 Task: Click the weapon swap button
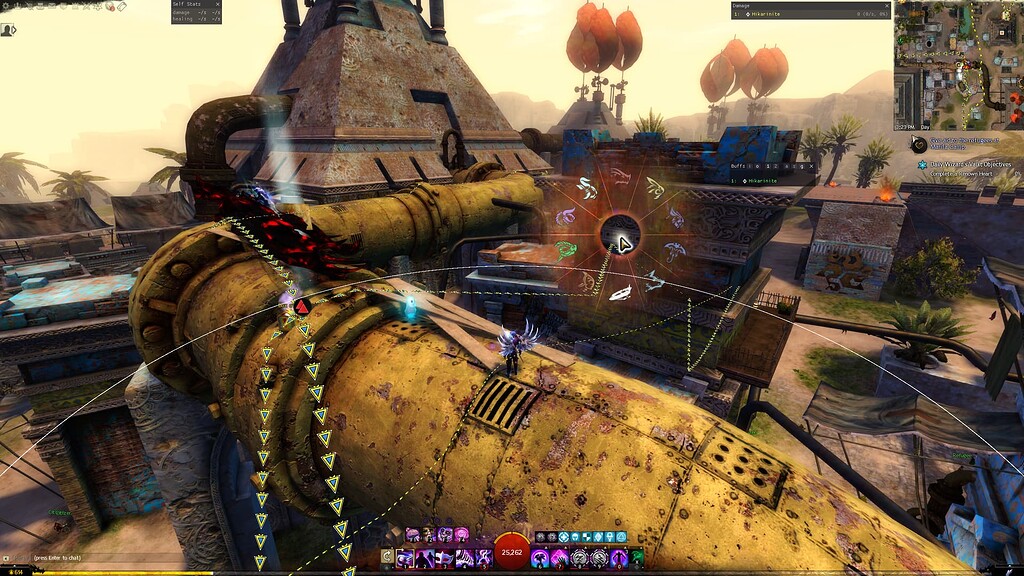coord(388,556)
